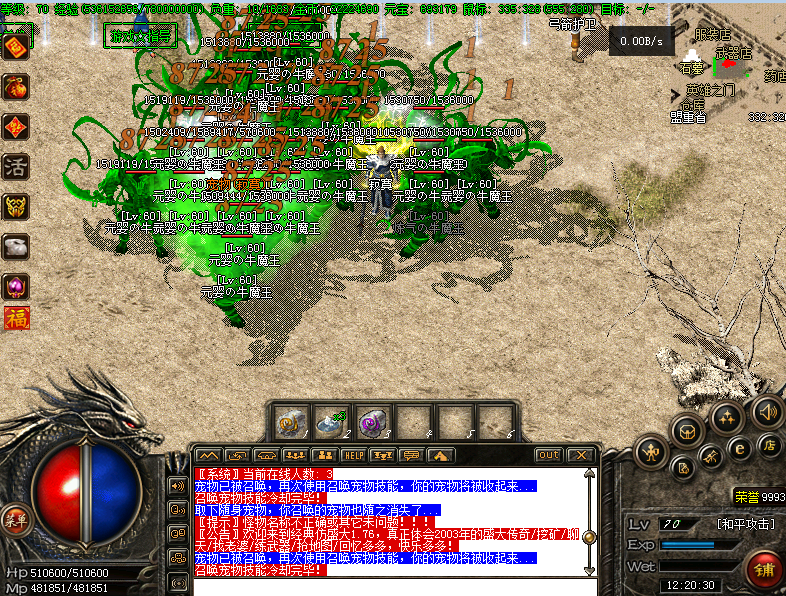This screenshot has width=786, height=596.
Task: Click the red lucky bag icon
Action: [16, 87]
